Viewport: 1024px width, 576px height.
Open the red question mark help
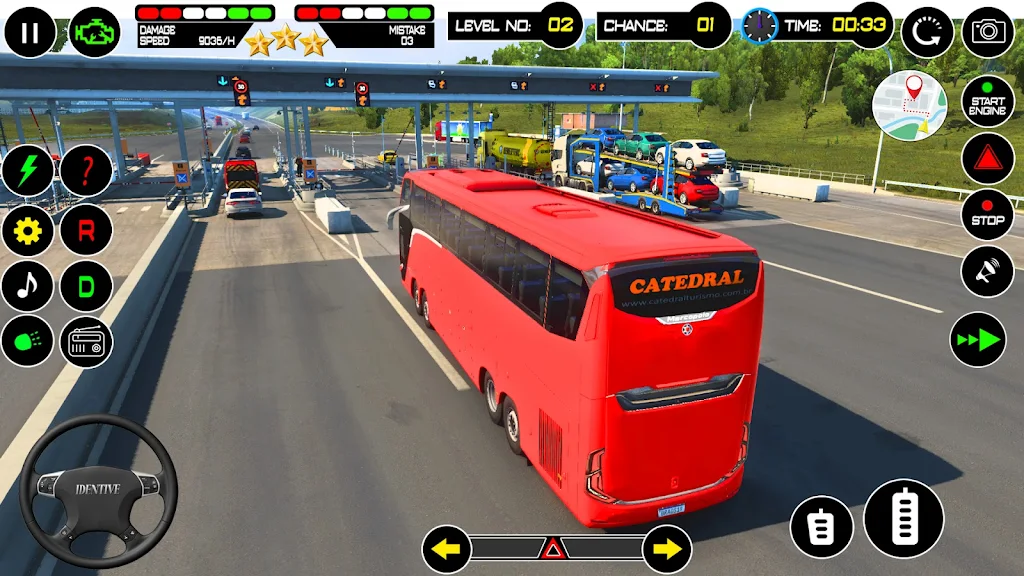86,171
